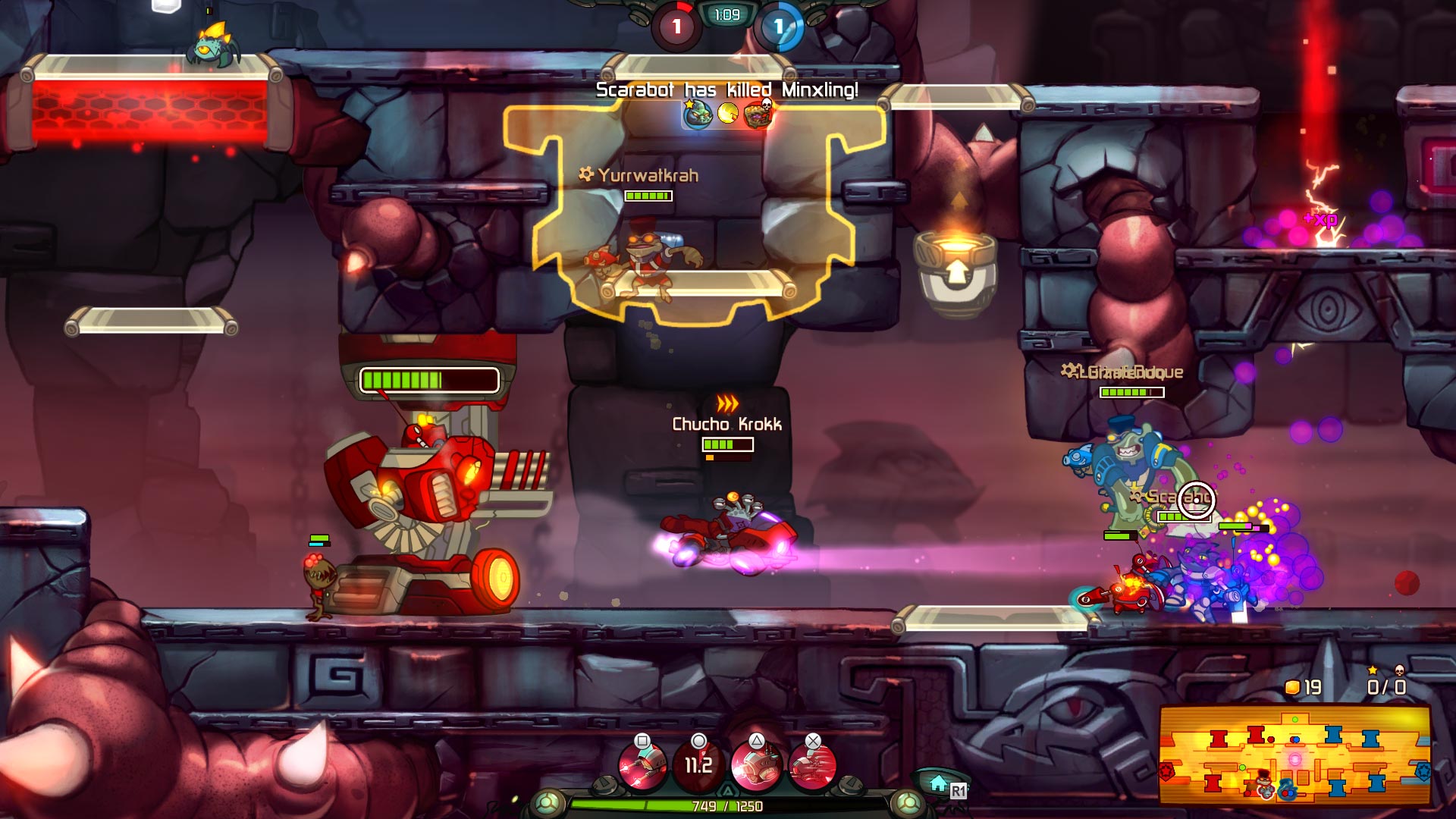Screen dimensions: 1456x819
Task: Click the skull icon above the 0/0 counter
Action: click(1401, 670)
